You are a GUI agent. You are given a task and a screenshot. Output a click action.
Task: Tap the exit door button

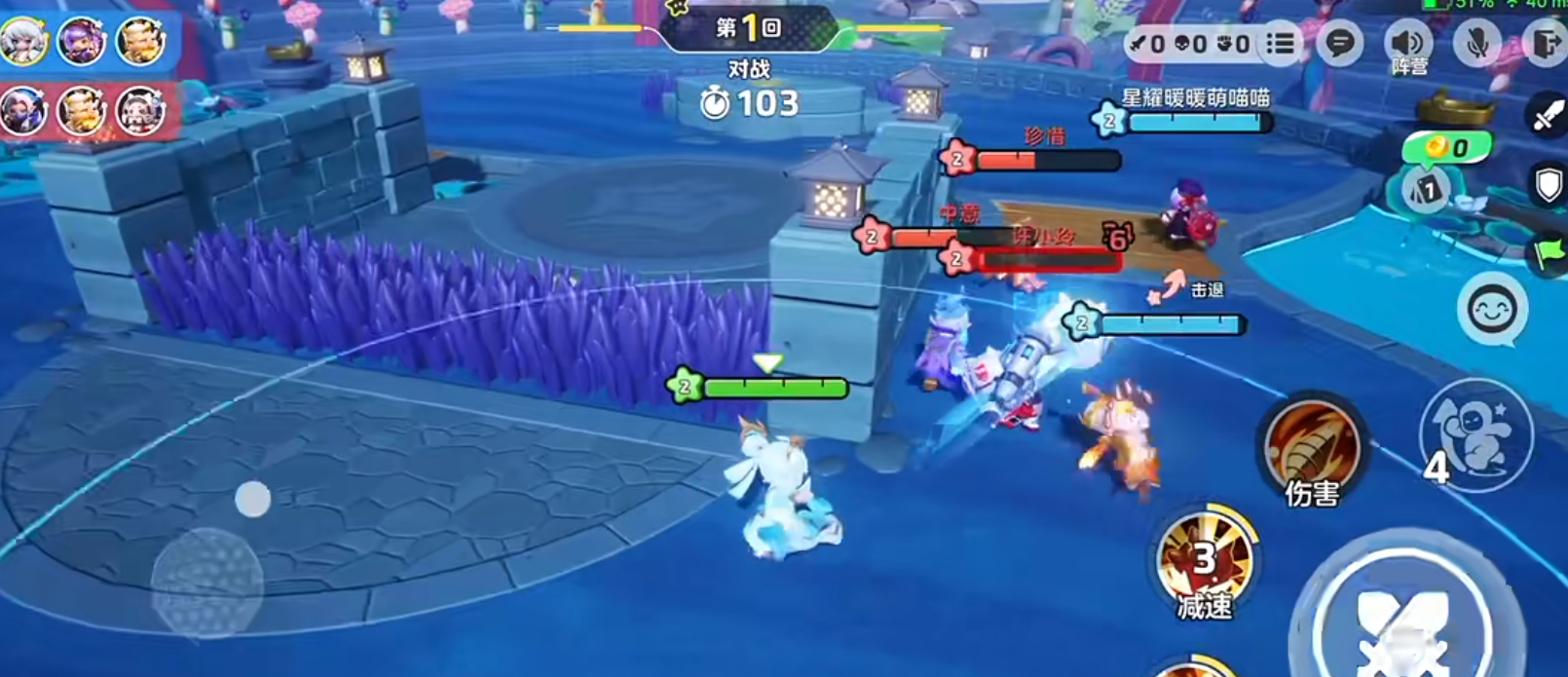point(1546,44)
